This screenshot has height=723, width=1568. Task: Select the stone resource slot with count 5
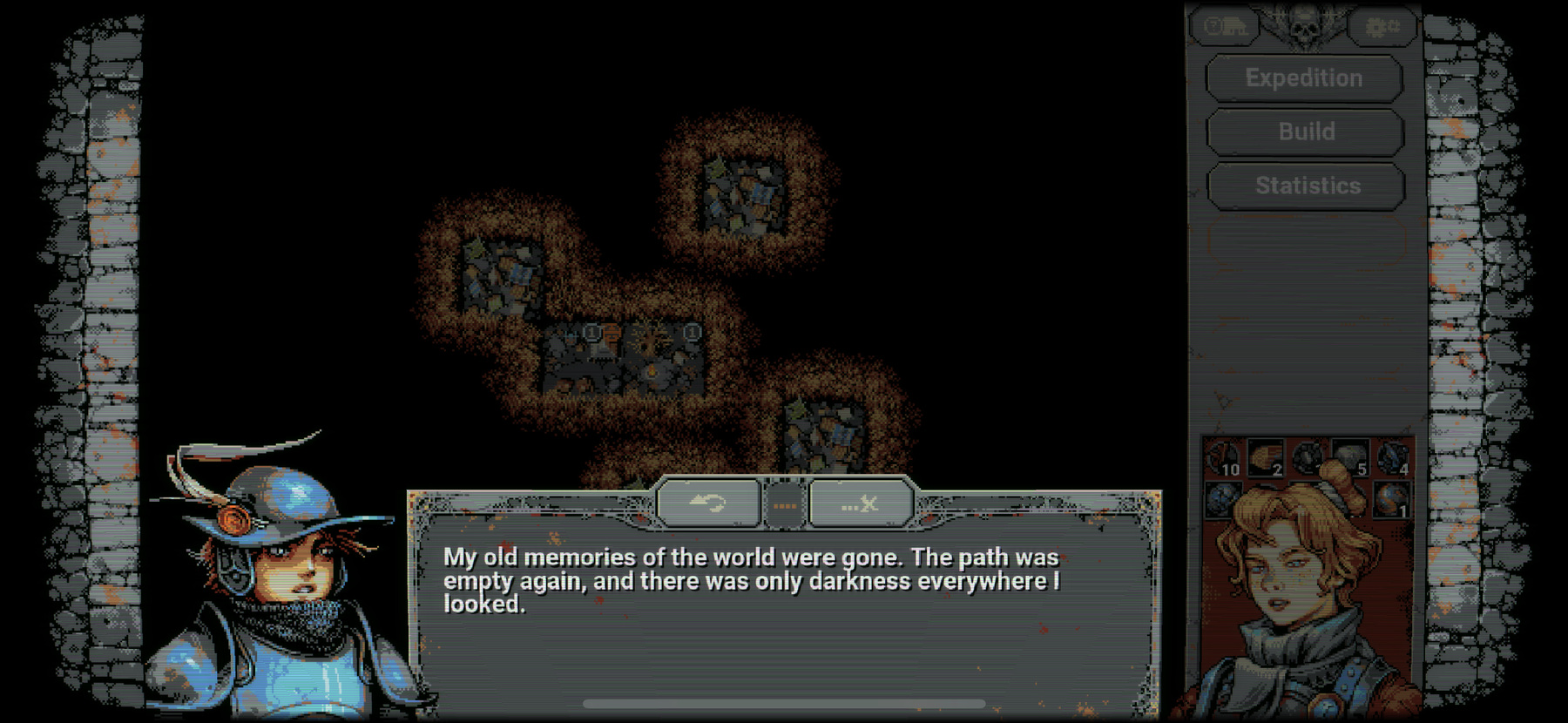[x=1350, y=459]
